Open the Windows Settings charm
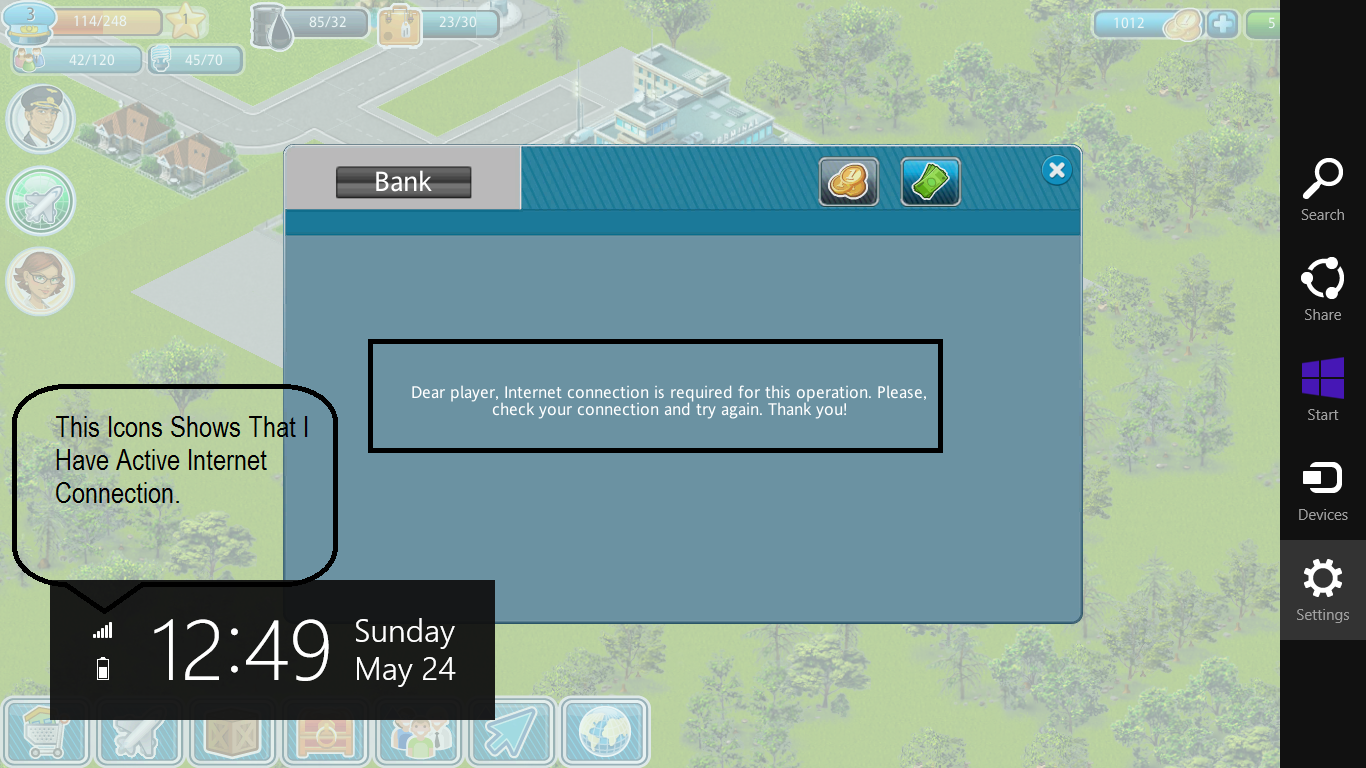1366x768 pixels. point(1322,590)
